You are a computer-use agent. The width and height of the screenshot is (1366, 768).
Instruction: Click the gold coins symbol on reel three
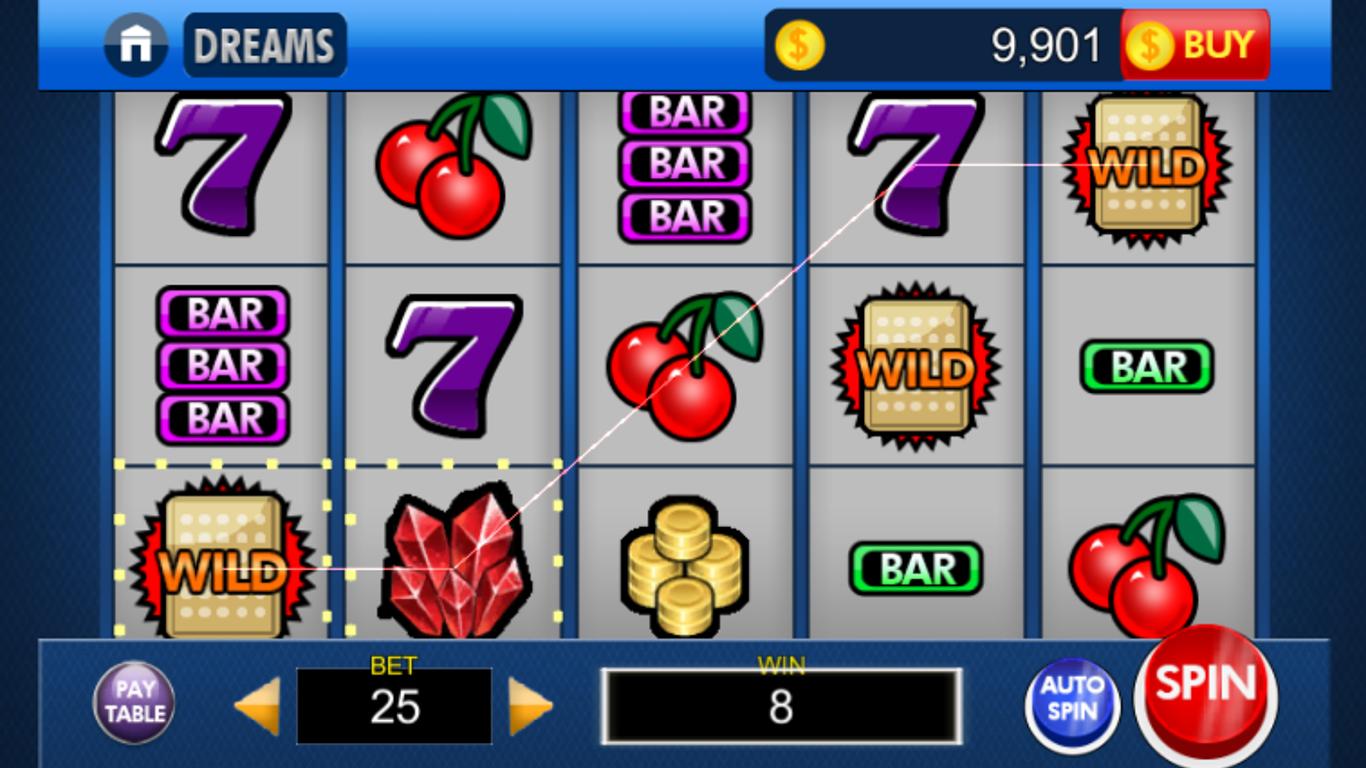(684, 570)
